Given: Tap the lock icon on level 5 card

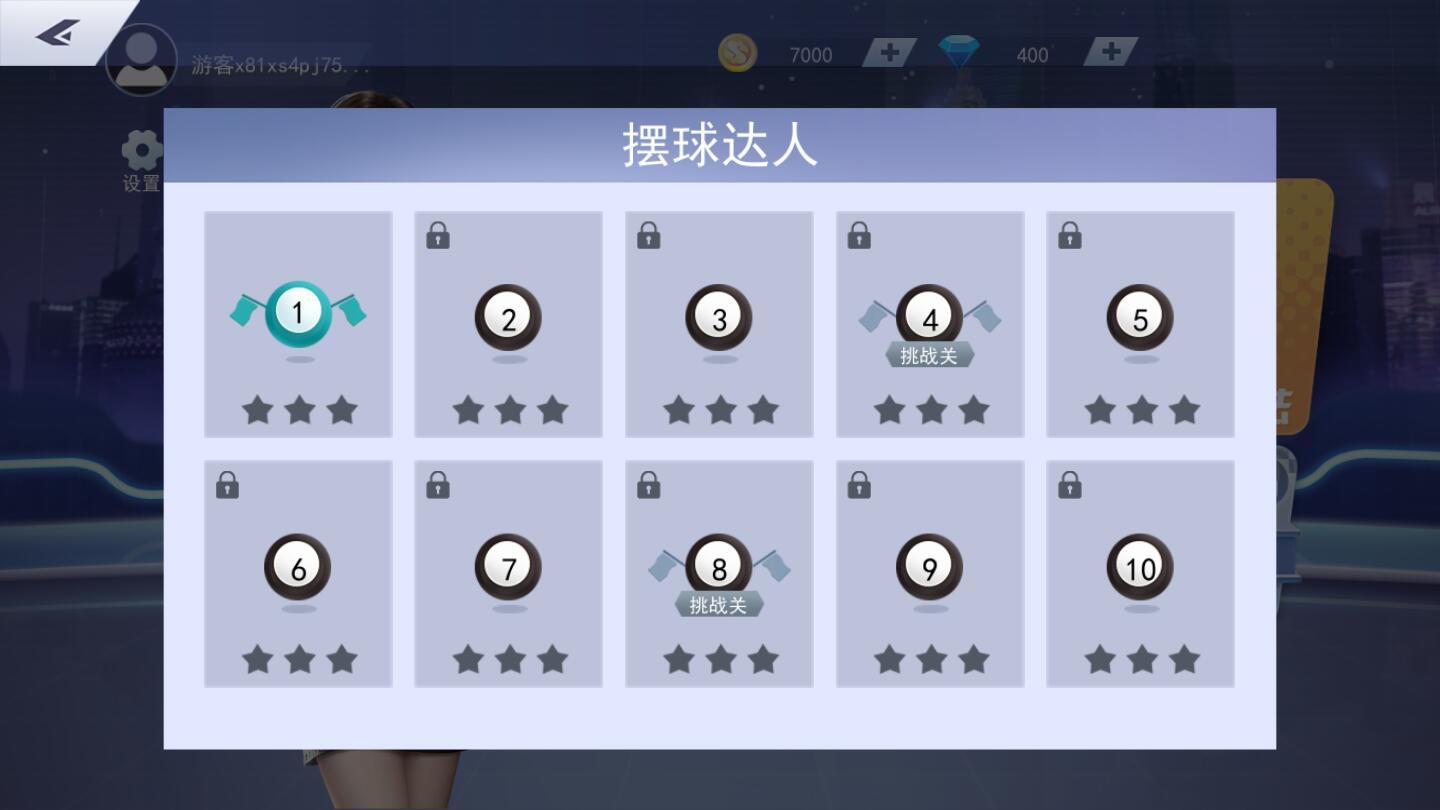Looking at the screenshot, I should tap(1069, 235).
